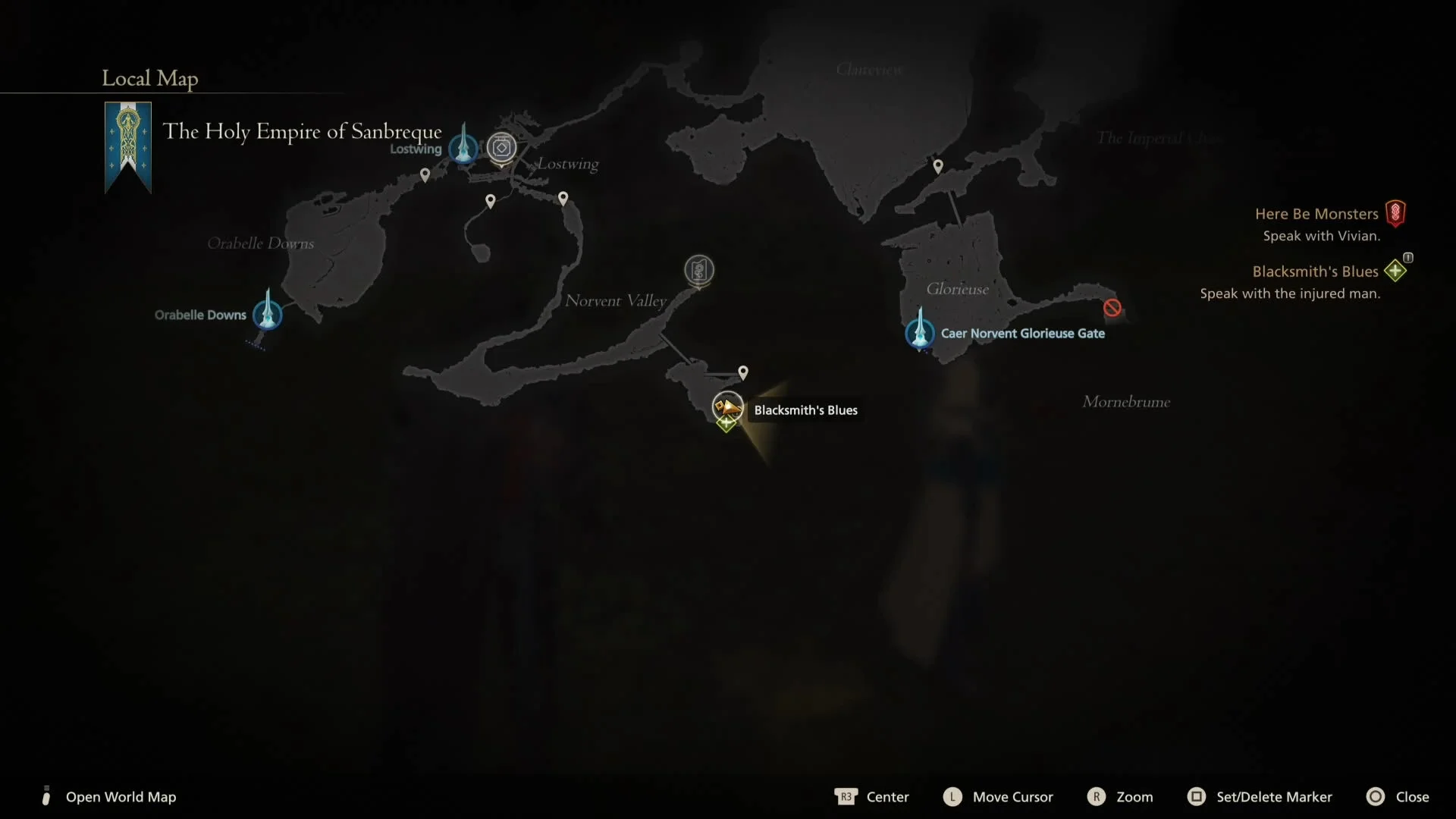Select the Lostwing fast travel obelisk icon
The width and height of the screenshot is (1456, 819).
463,148
